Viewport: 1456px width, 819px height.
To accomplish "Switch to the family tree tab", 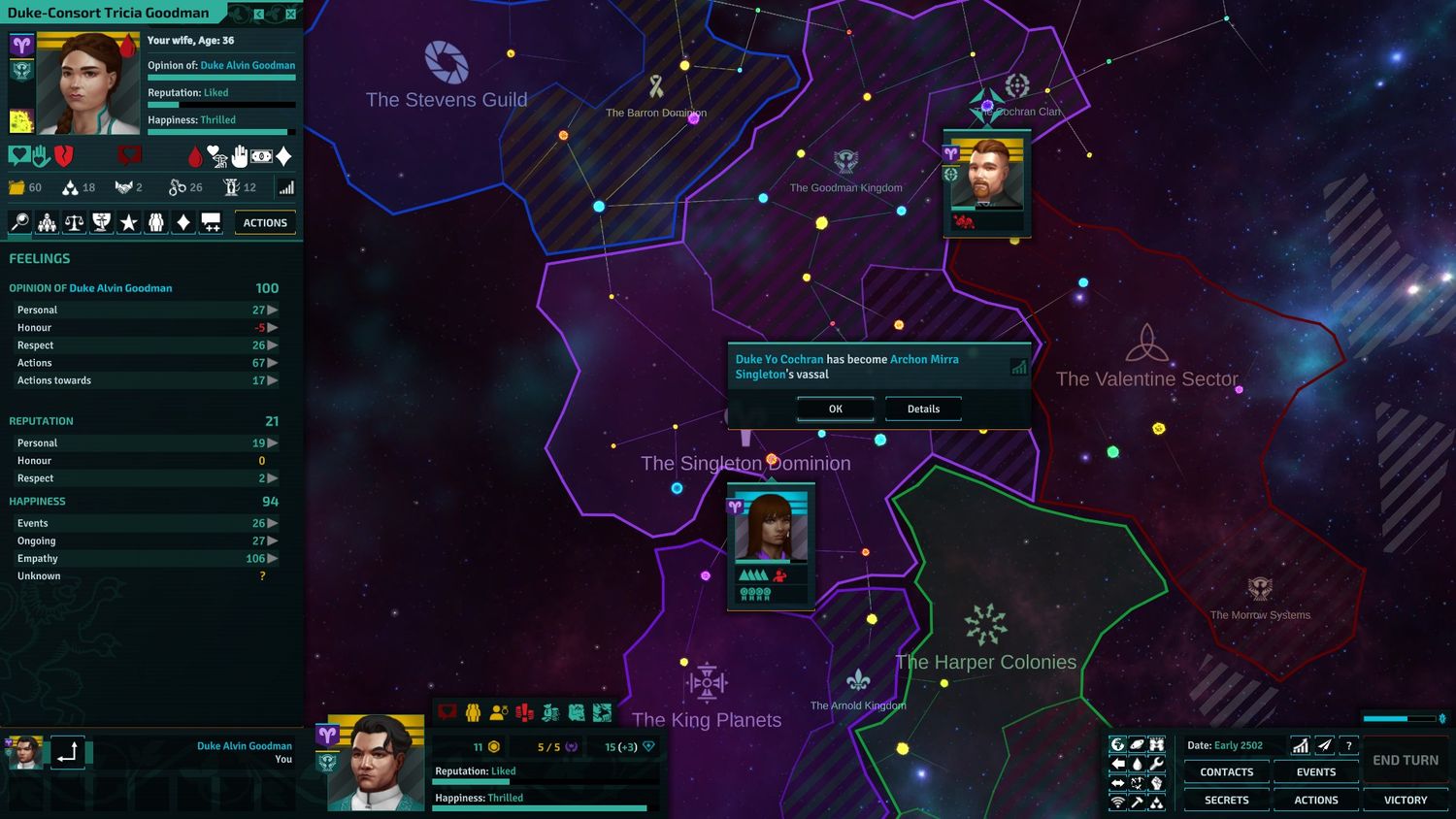I will [47, 223].
